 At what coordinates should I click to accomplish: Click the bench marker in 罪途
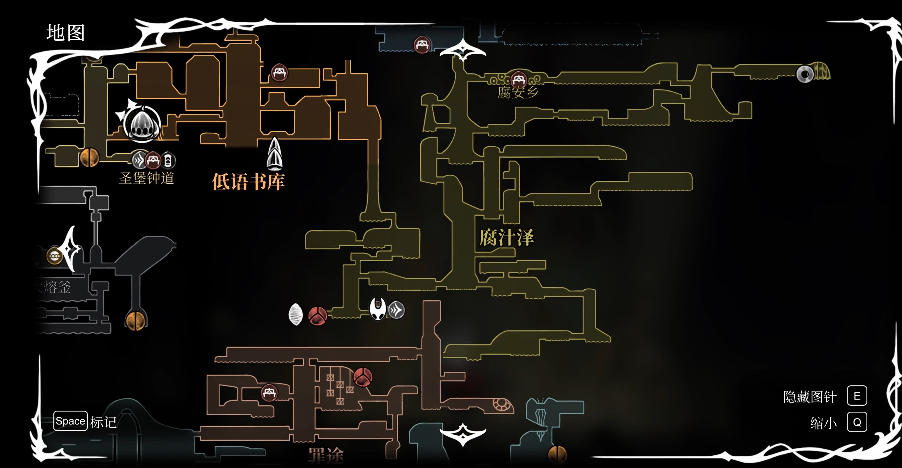pyautogui.click(x=269, y=392)
